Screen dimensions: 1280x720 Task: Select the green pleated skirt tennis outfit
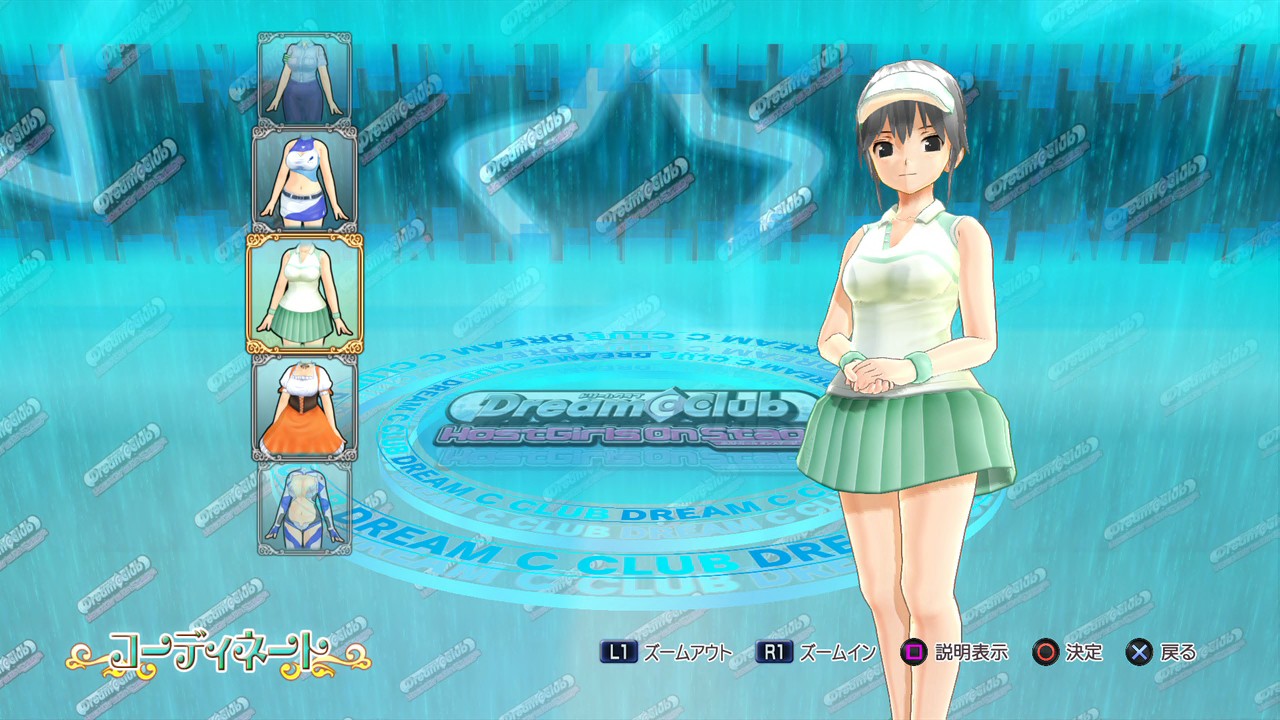coord(305,294)
